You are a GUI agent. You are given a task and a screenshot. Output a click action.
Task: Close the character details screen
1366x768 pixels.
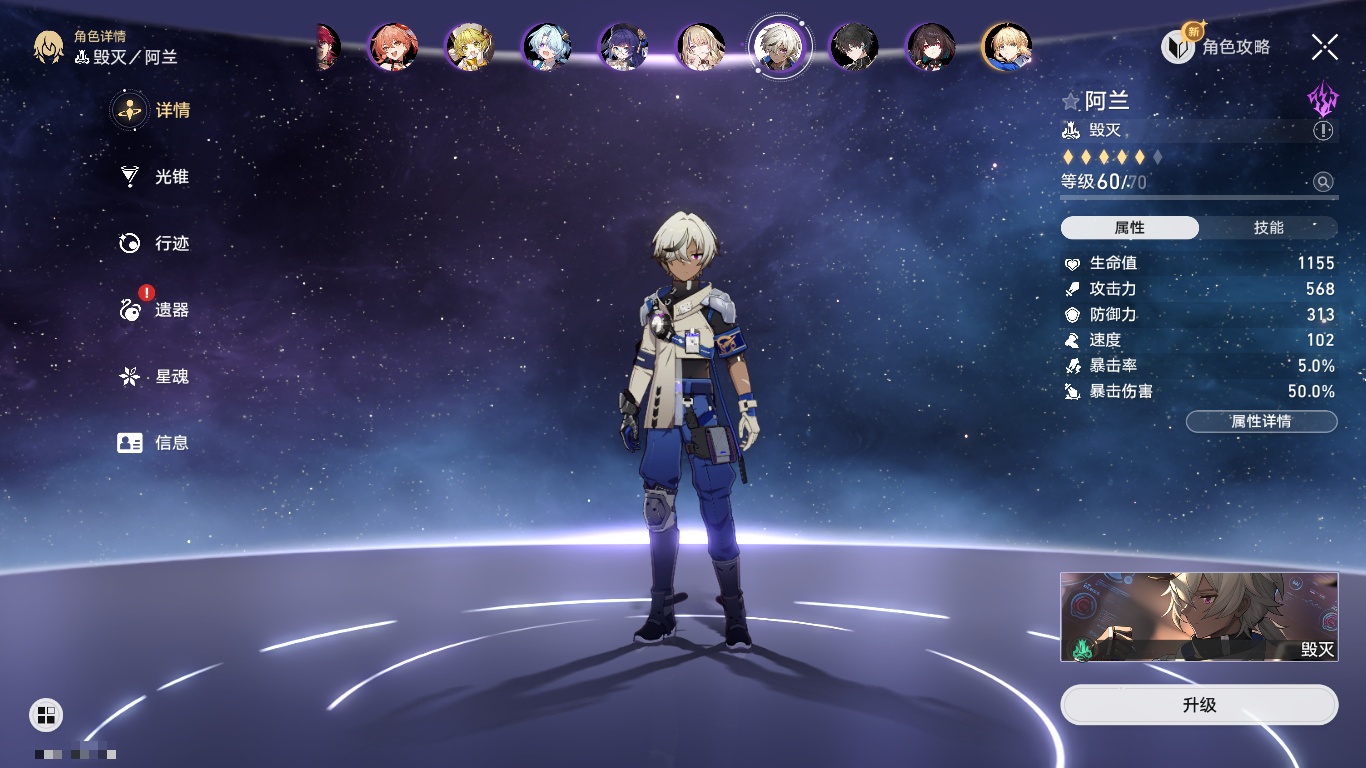point(1325,47)
